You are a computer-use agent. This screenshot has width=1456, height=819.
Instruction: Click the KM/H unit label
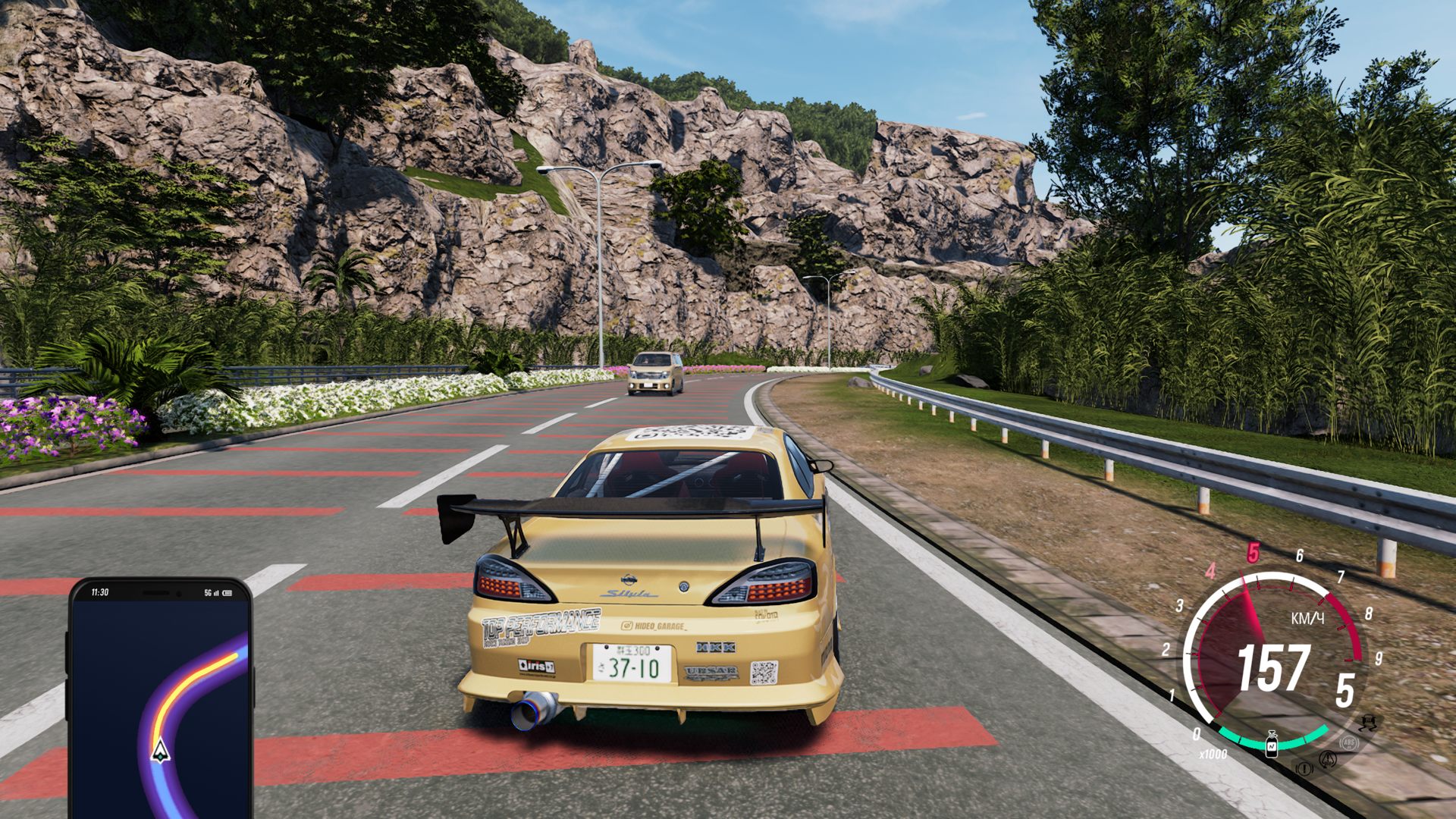click(x=1307, y=617)
